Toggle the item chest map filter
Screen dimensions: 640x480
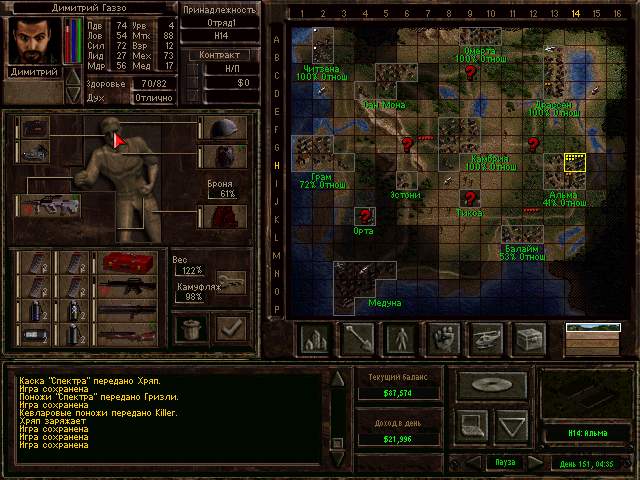pos(529,340)
